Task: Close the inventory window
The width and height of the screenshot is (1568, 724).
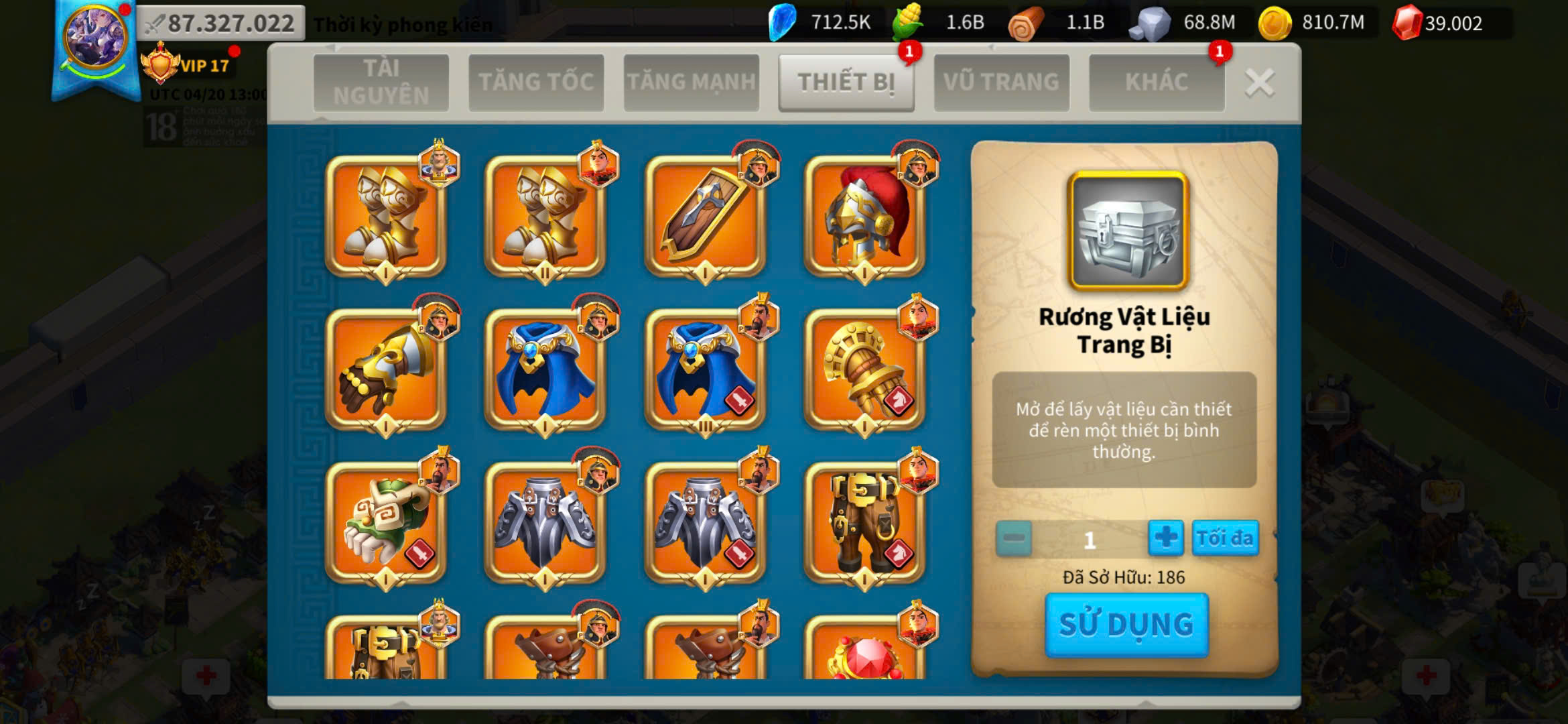Action: (1259, 83)
